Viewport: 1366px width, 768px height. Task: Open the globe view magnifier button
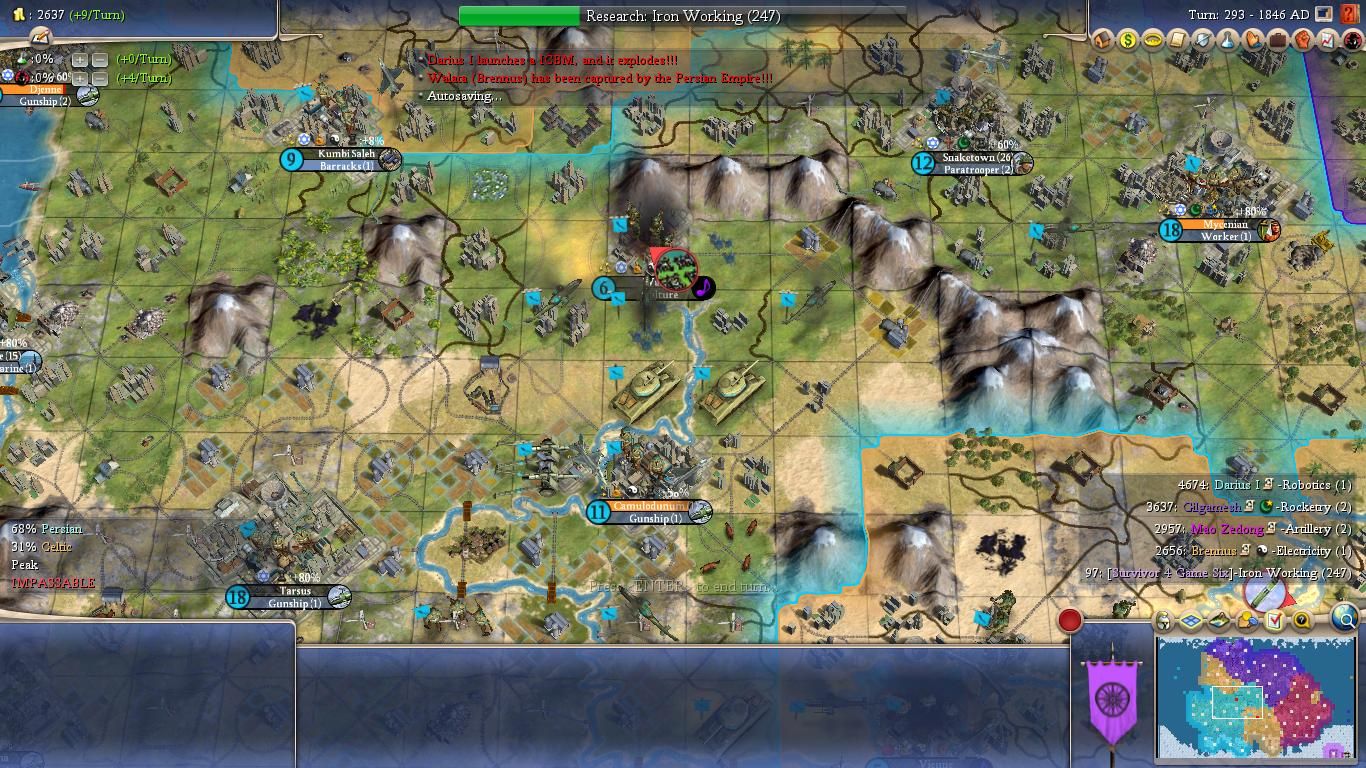pyautogui.click(x=1346, y=620)
